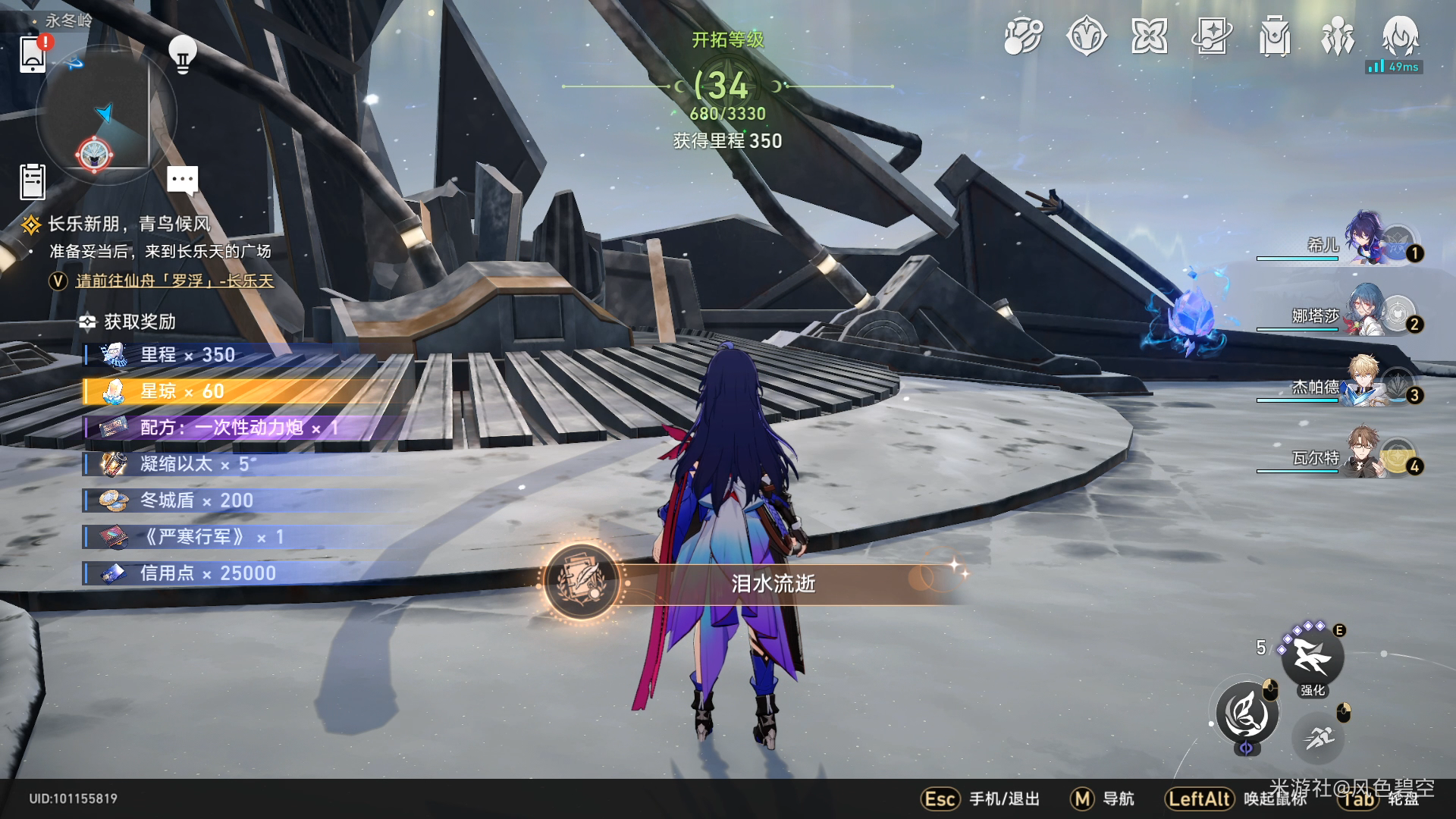Activate the 强化 technique skill
The image size is (1456, 819).
[x=1312, y=657]
